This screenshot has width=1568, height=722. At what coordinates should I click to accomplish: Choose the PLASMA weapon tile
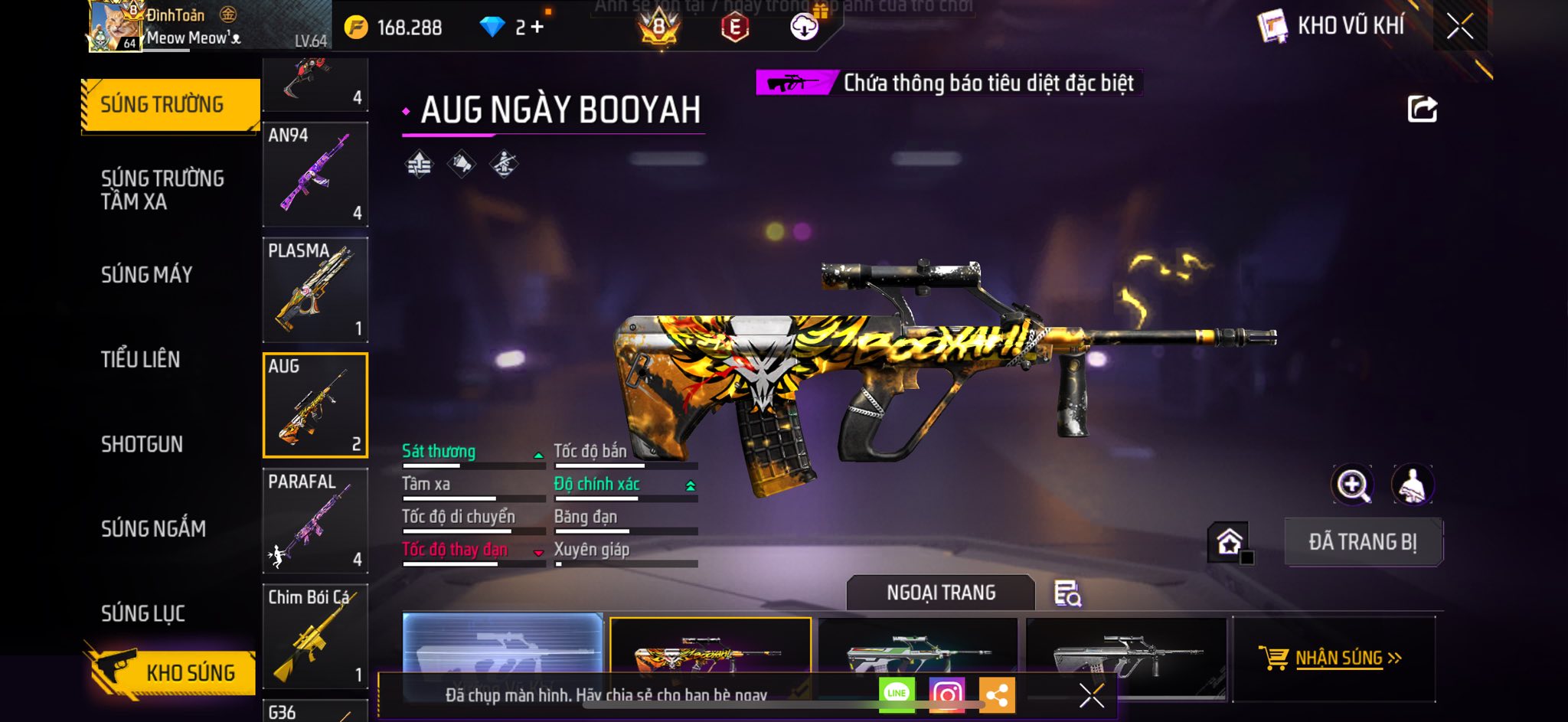(x=315, y=290)
